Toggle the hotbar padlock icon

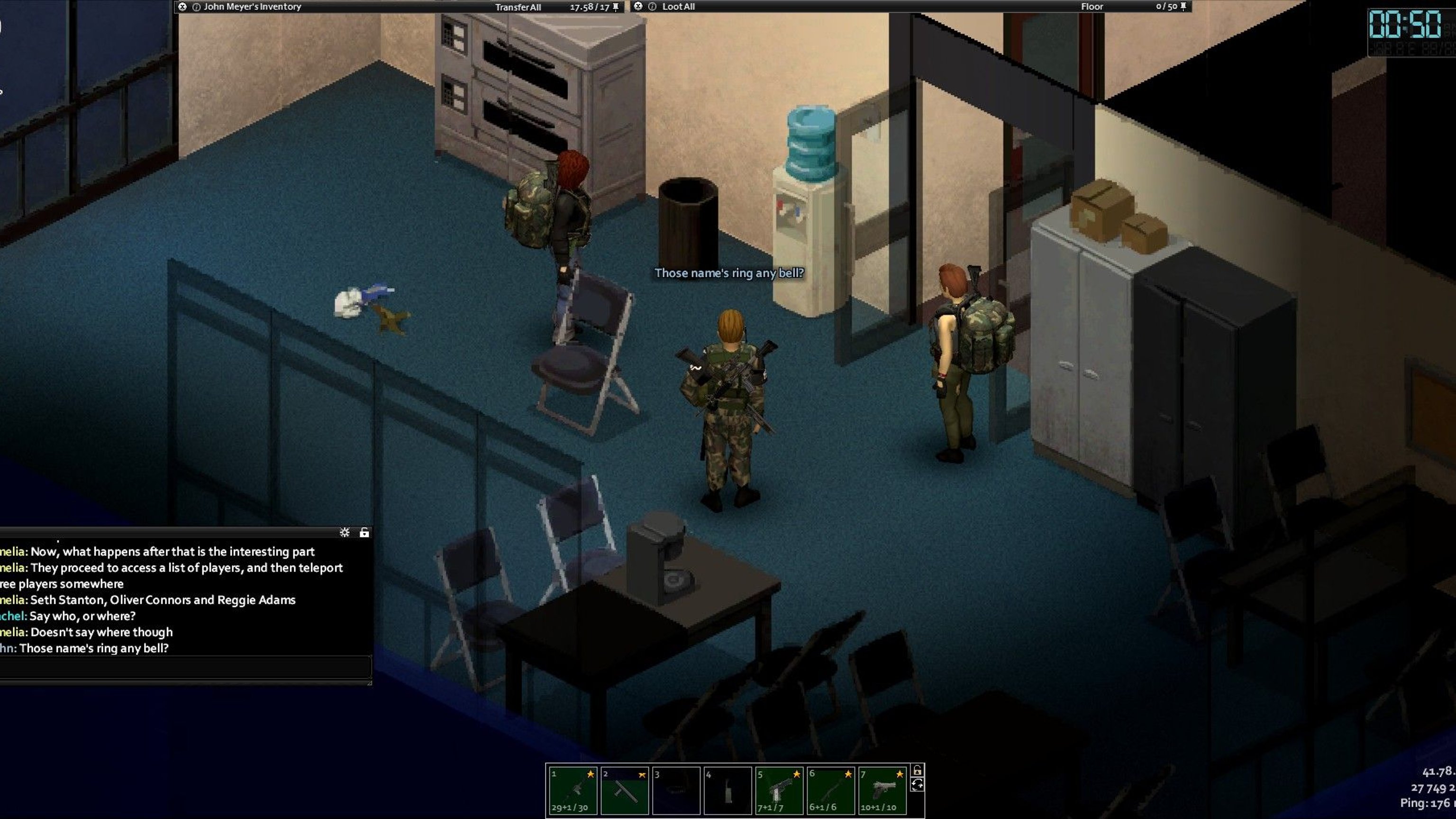[918, 770]
